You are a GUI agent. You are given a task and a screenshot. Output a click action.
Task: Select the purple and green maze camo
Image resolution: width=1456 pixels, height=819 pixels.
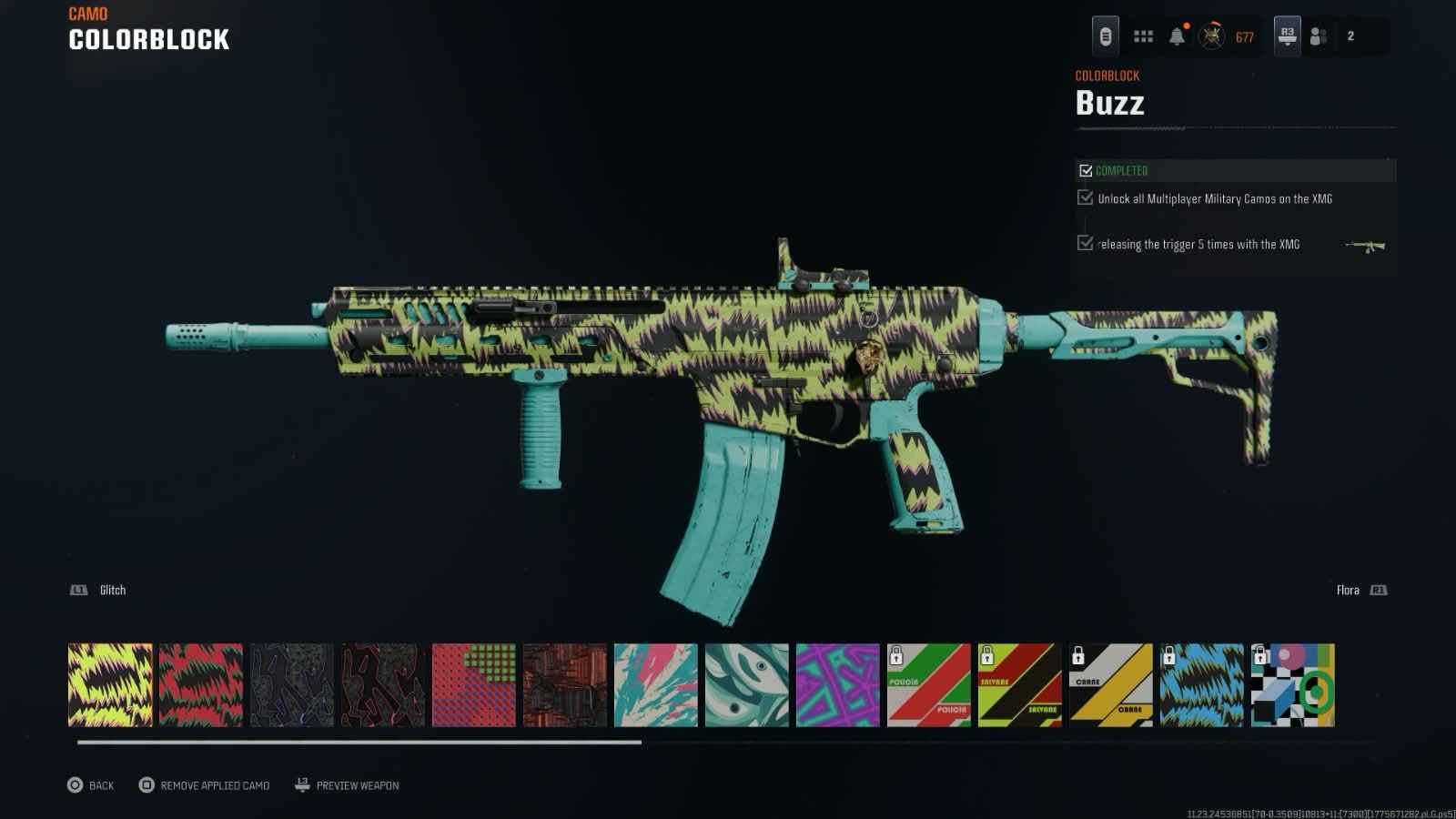838,685
